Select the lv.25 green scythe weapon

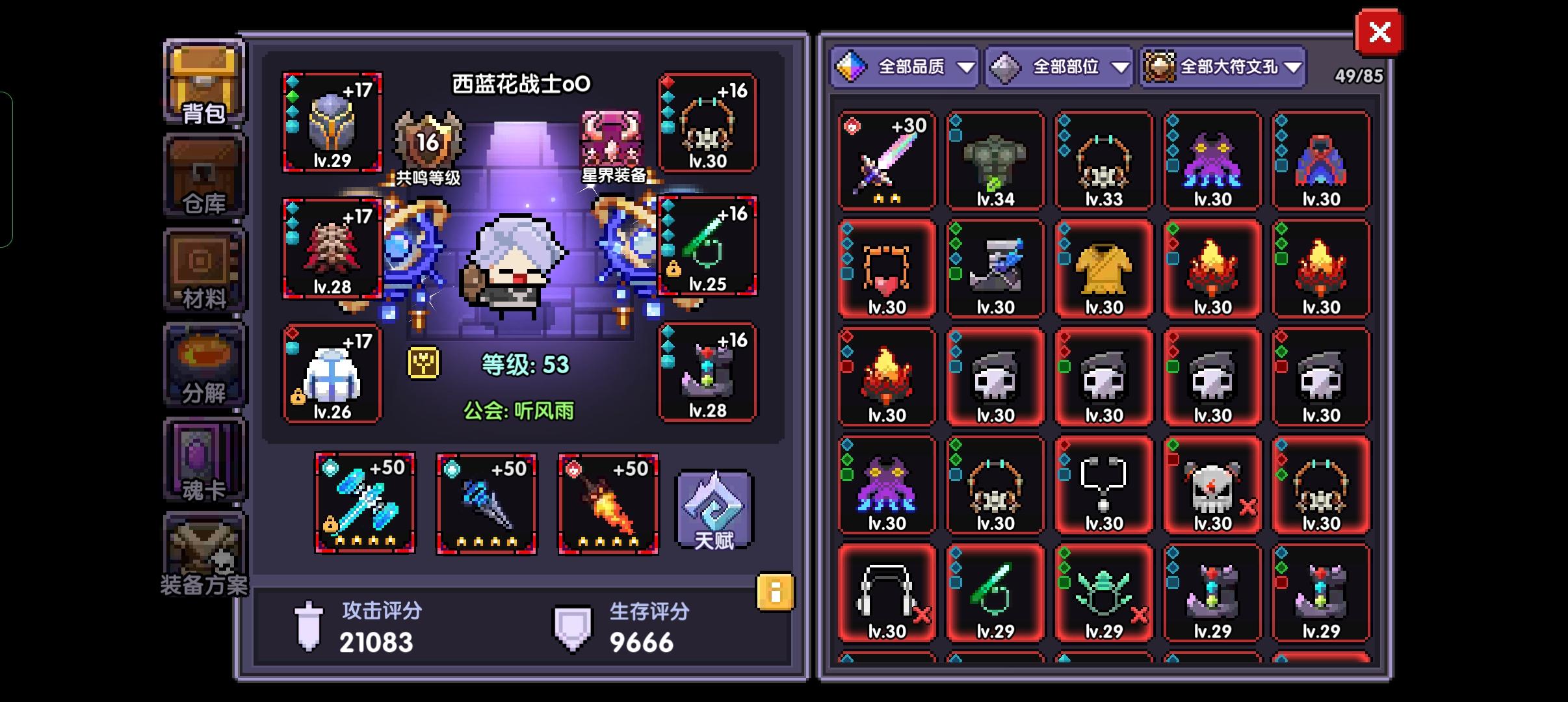709,247
